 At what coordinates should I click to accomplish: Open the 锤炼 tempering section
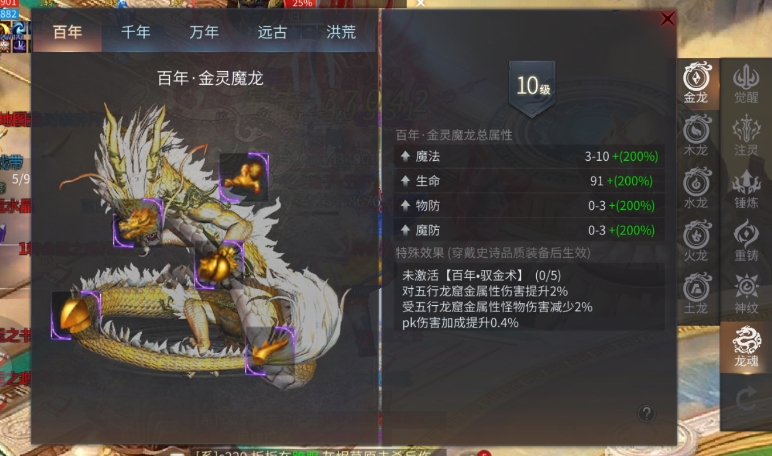(x=746, y=188)
